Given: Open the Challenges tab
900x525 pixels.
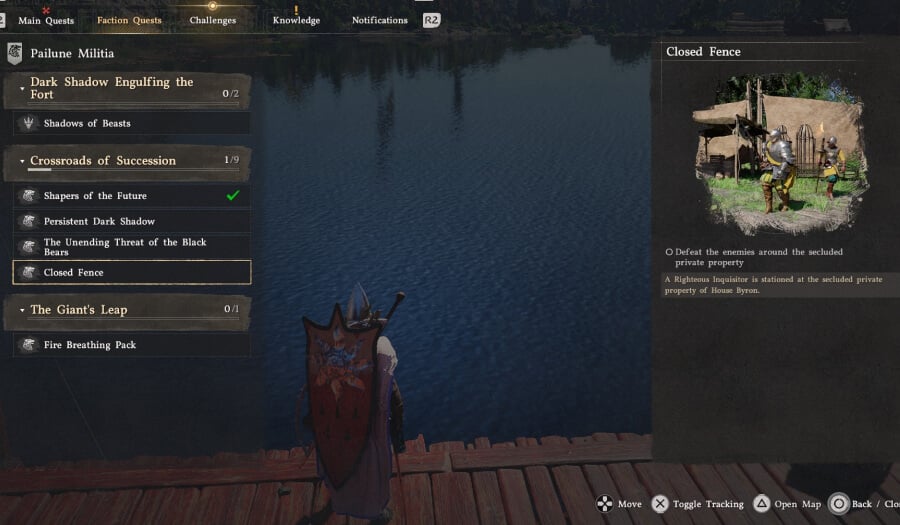Looking at the screenshot, I should (212, 20).
